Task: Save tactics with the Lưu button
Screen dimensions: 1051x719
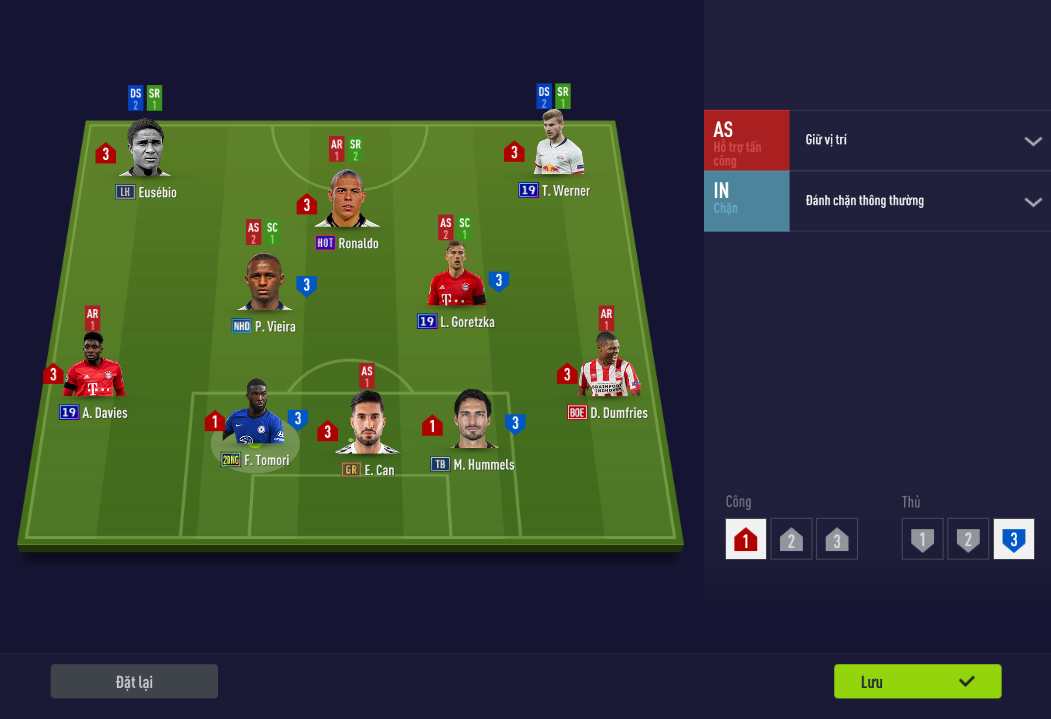Action: 917,681
